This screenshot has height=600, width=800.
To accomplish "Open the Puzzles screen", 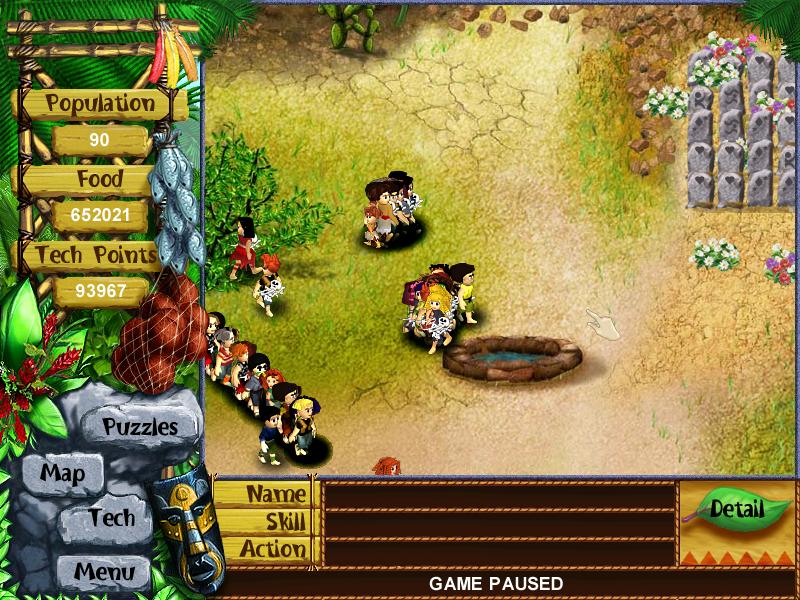I will pos(140,426).
